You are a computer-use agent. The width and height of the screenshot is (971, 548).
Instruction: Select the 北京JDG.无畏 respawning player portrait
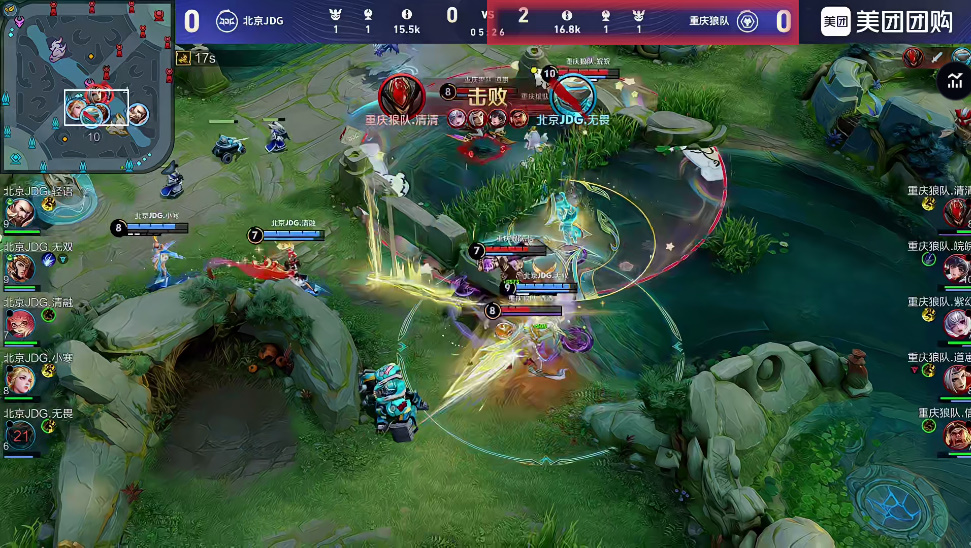22,434
